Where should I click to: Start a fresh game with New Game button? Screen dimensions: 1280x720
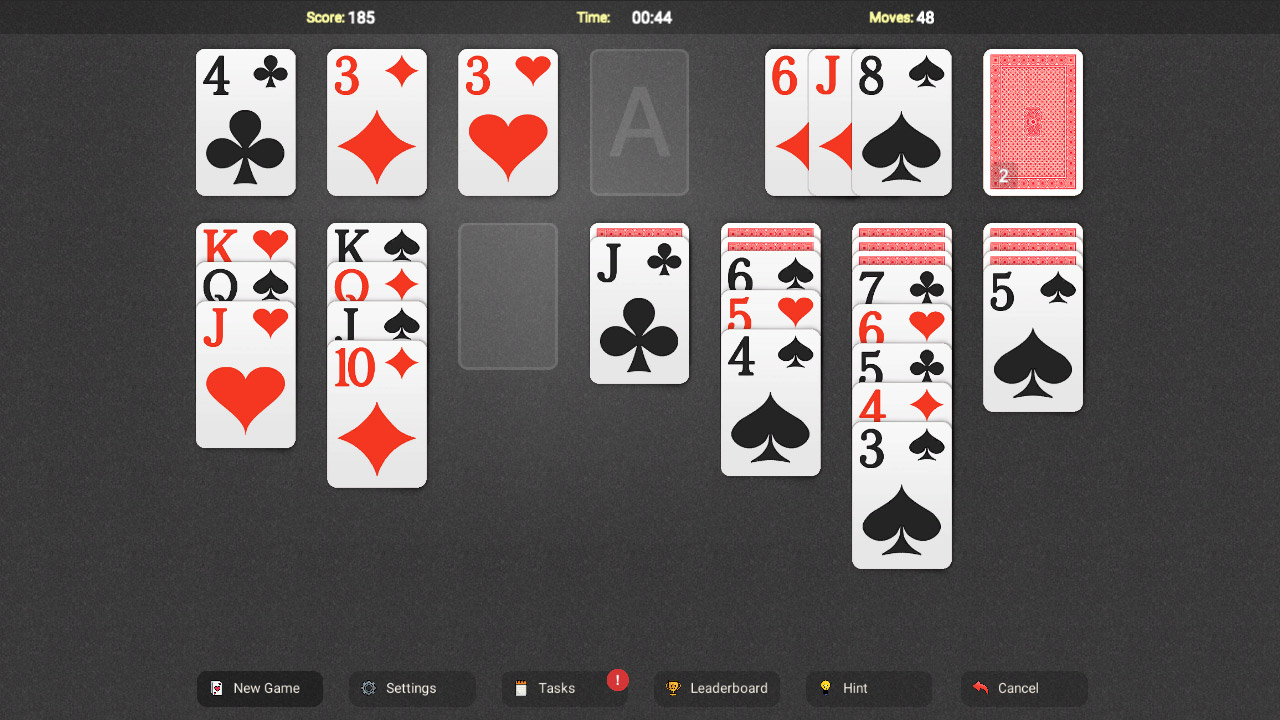[259, 688]
